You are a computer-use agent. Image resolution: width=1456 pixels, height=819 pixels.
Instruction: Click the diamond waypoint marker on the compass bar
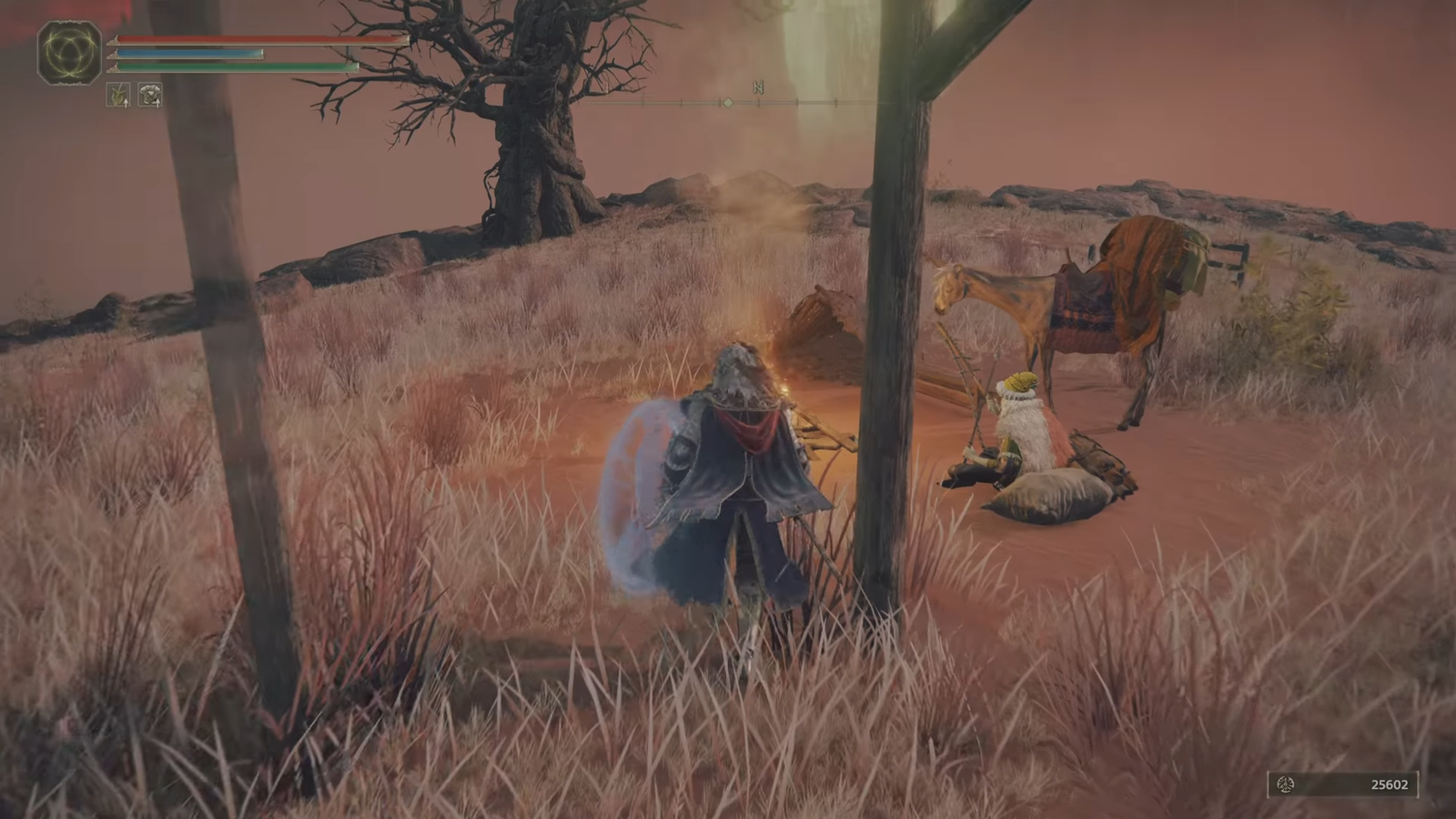(x=727, y=103)
